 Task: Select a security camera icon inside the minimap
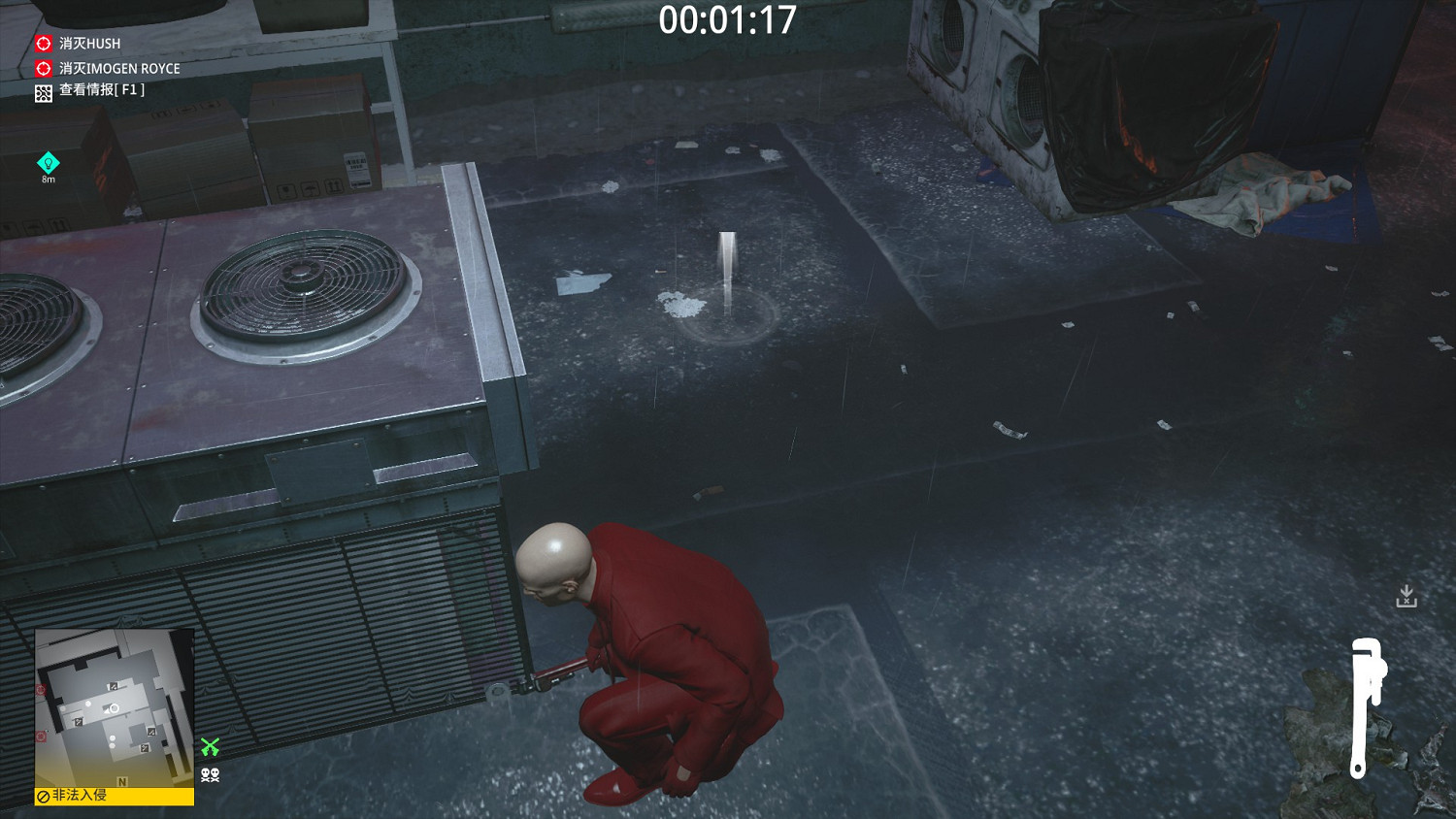coord(113,687)
